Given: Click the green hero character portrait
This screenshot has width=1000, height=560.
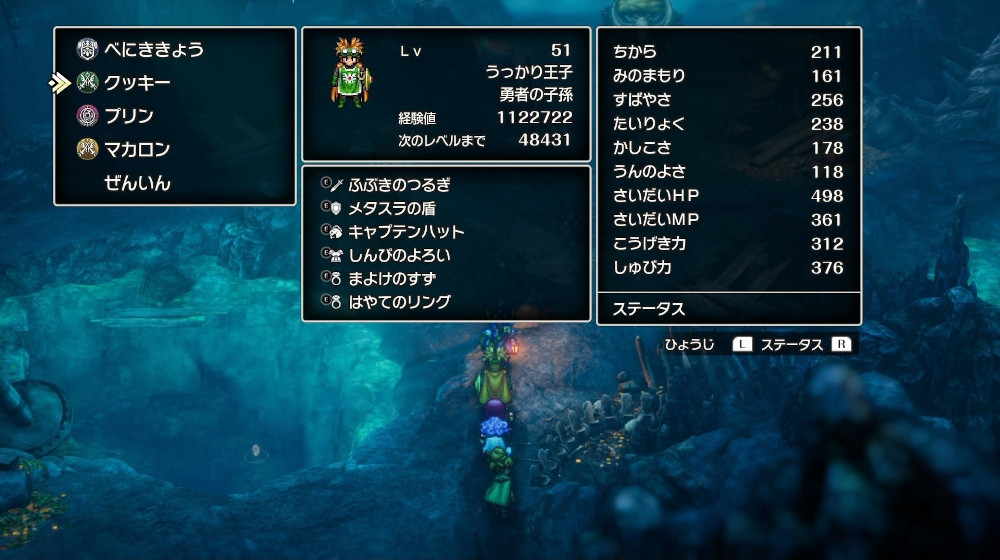Looking at the screenshot, I should click(351, 70).
